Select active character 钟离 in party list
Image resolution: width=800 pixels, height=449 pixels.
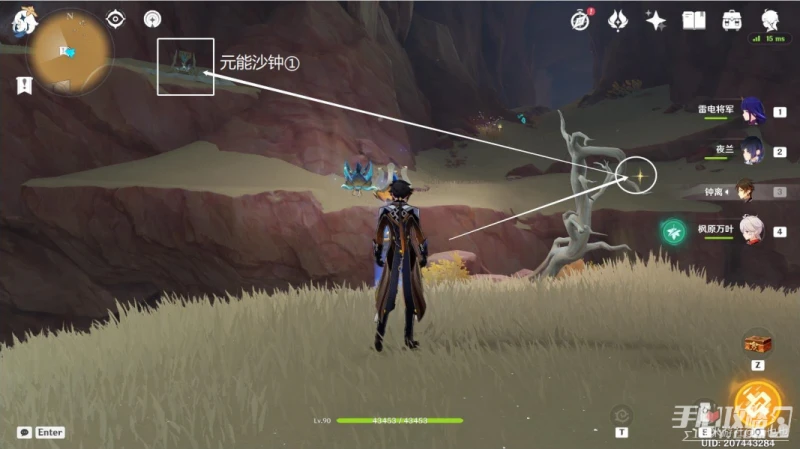tap(746, 190)
